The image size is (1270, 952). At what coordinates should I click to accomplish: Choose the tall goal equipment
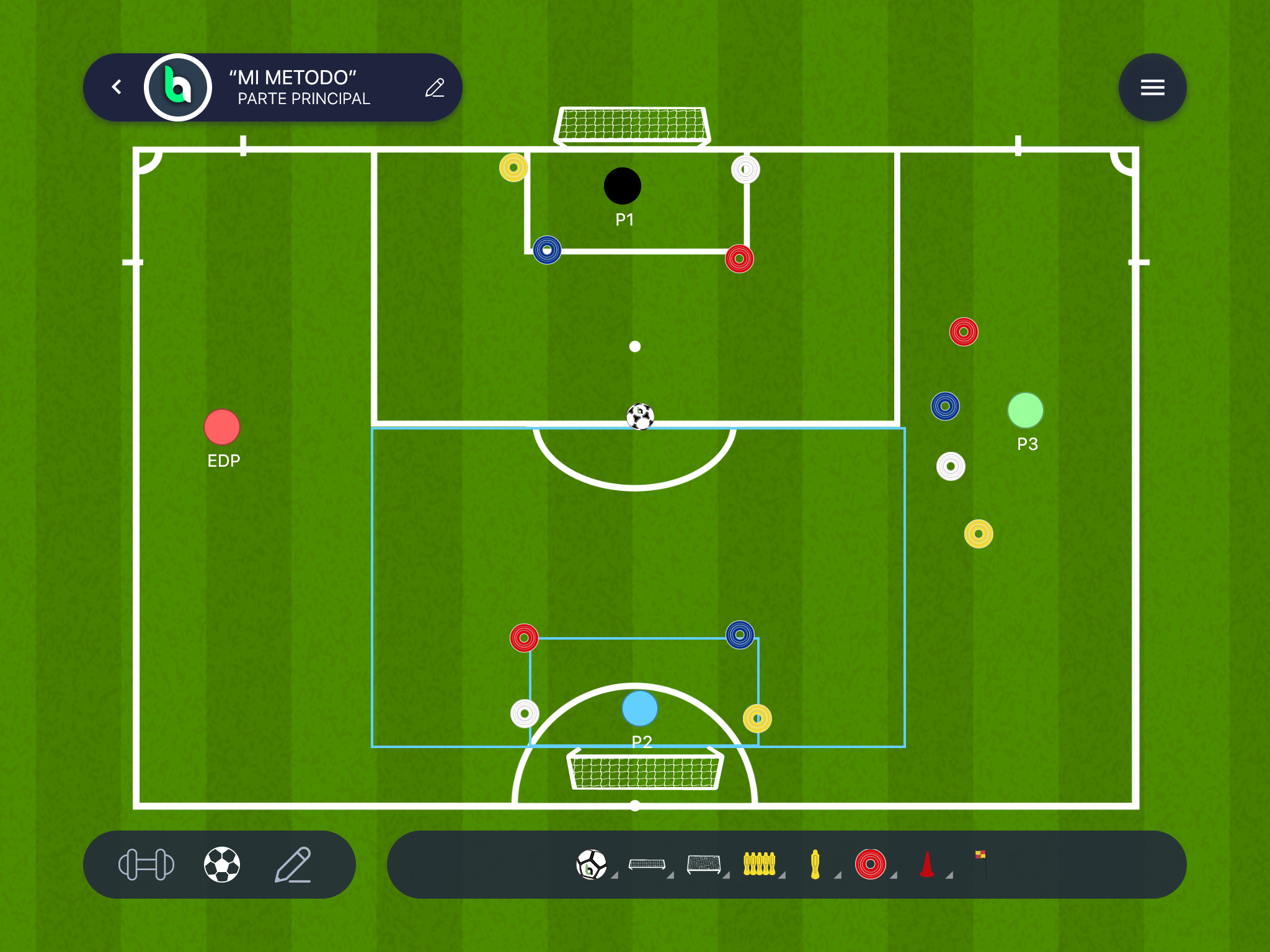704,864
